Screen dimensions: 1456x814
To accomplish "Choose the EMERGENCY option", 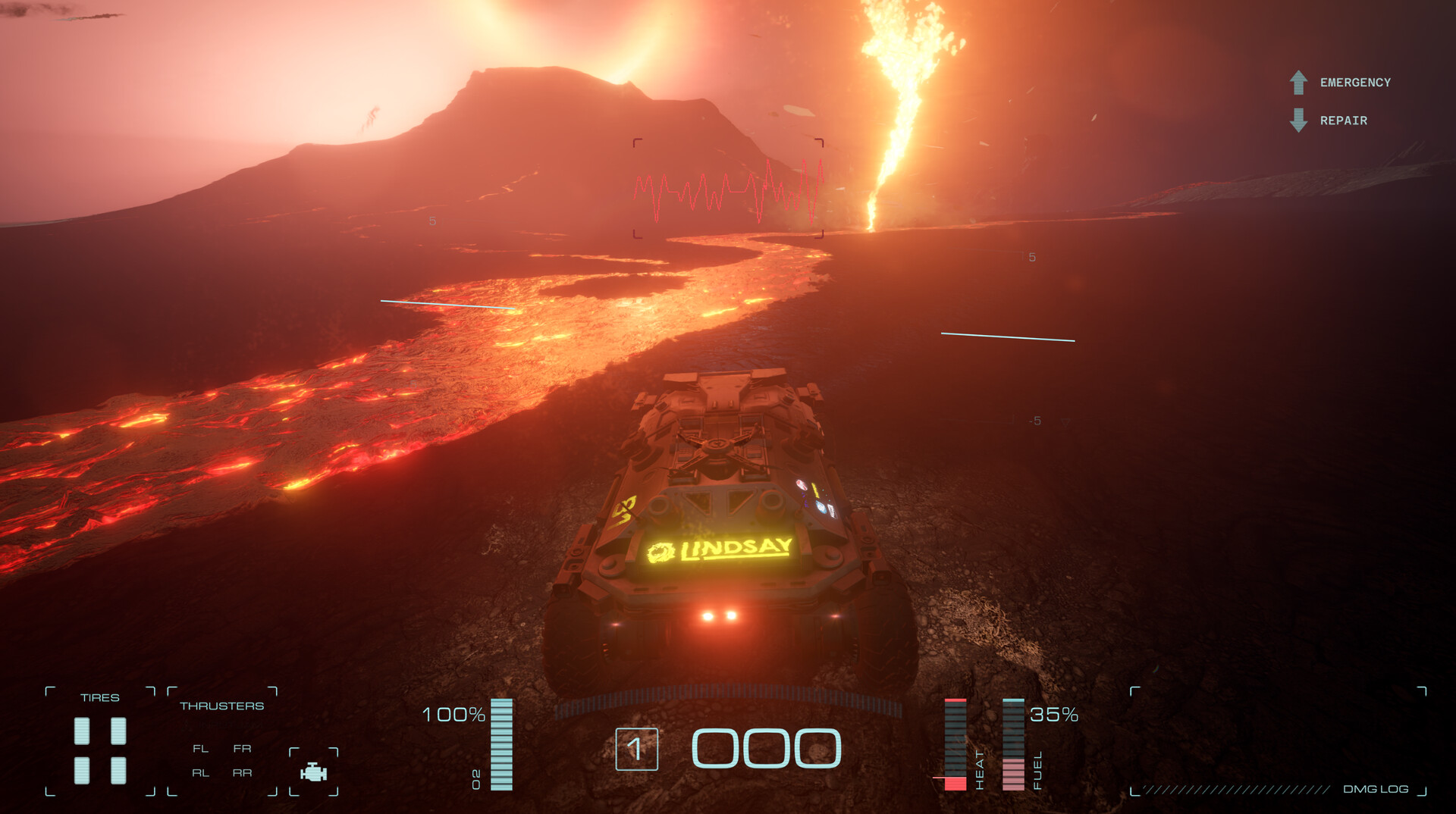I will (1354, 83).
